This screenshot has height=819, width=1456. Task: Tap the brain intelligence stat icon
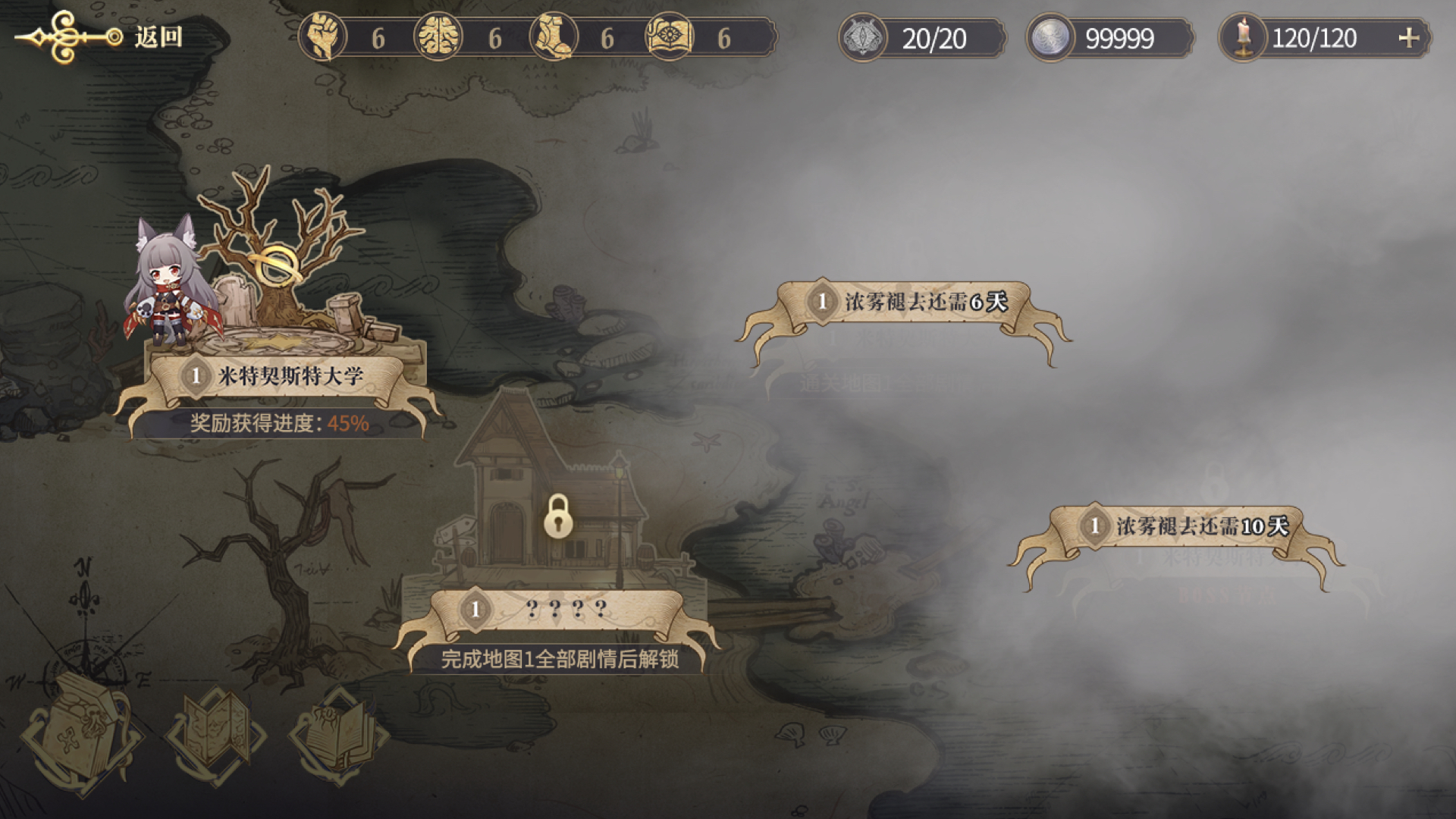tap(439, 37)
